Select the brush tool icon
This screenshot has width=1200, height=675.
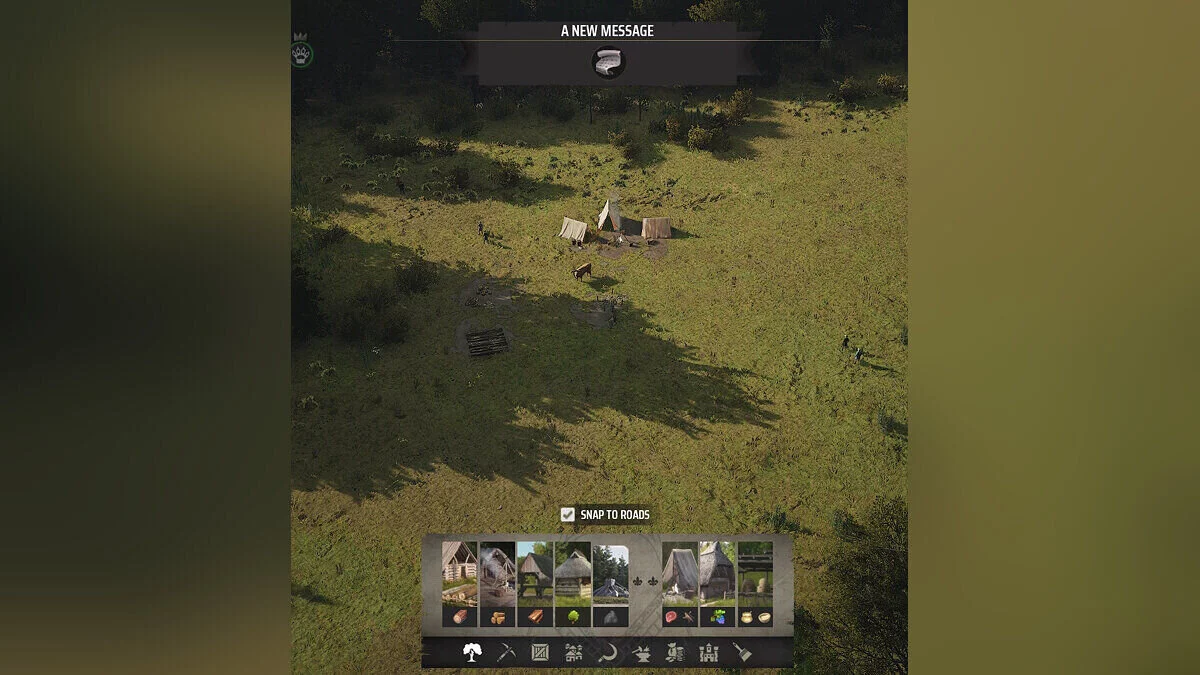742,653
